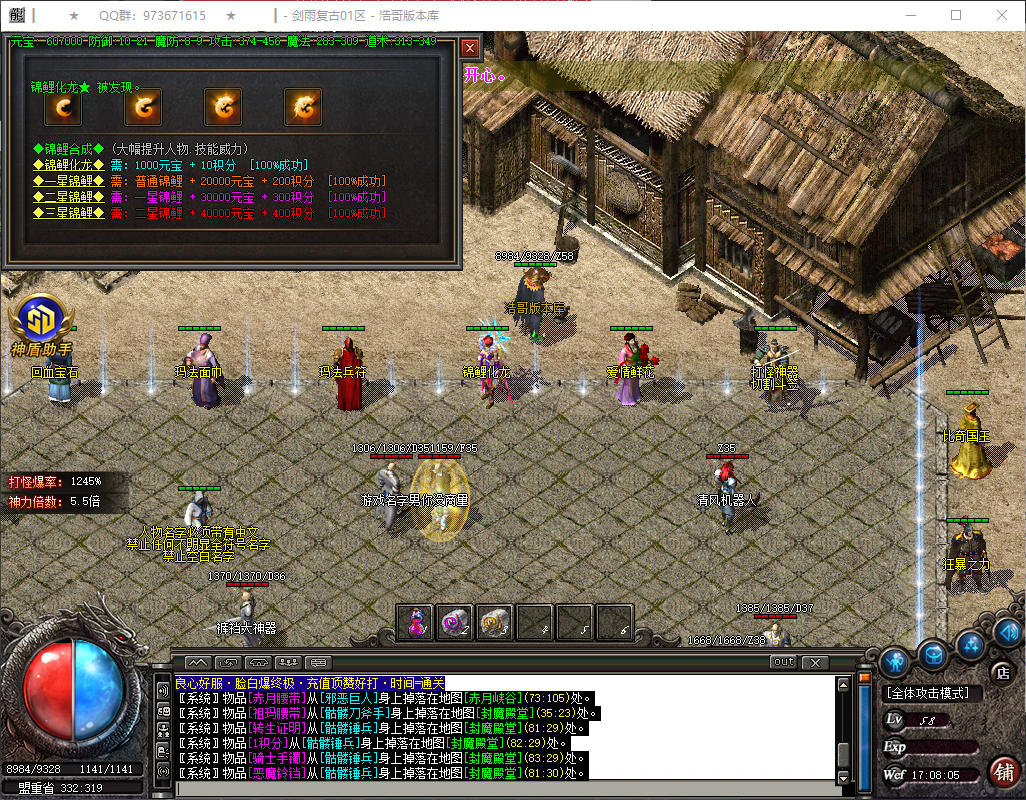
Task: Open the bag cube round button
Action: click(x=933, y=653)
